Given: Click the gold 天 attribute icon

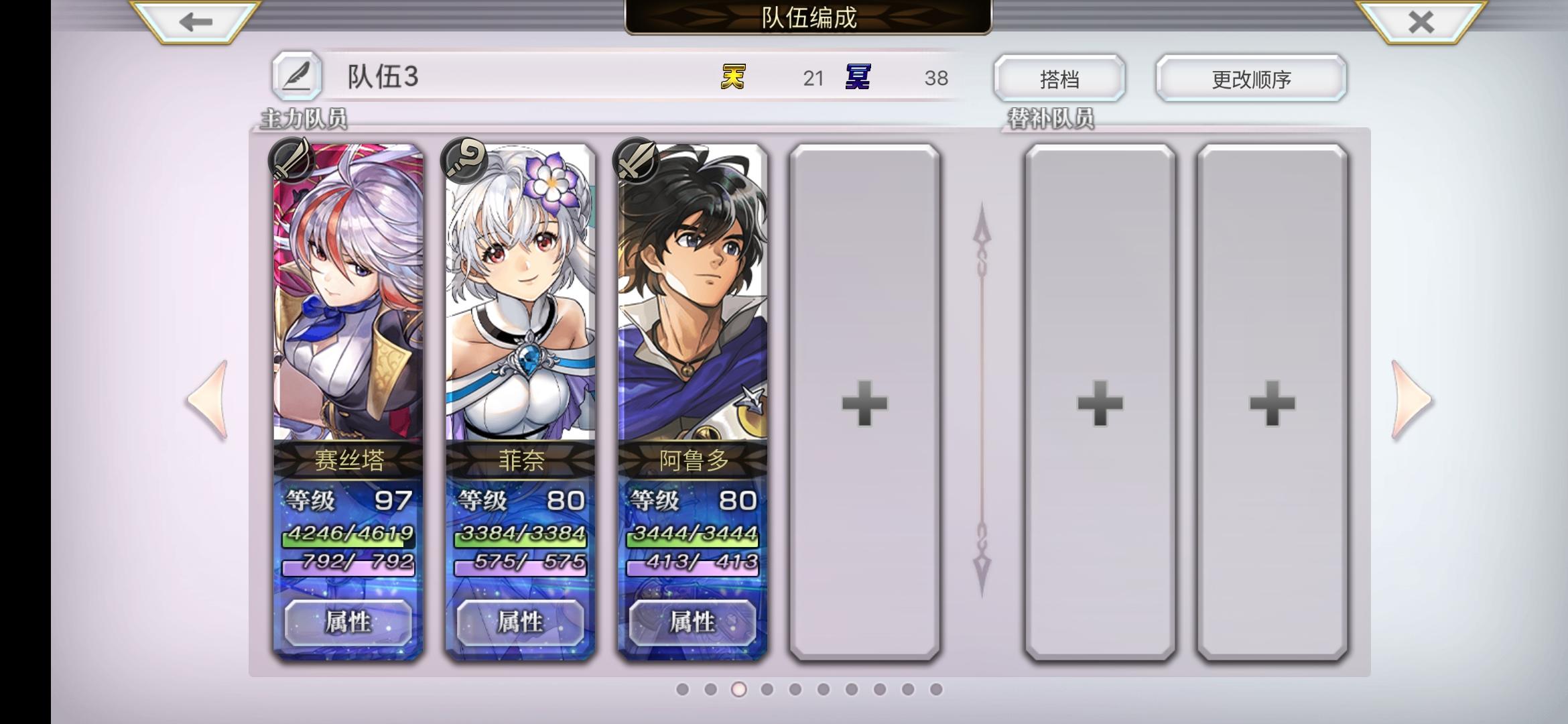Looking at the screenshot, I should pos(732,78).
